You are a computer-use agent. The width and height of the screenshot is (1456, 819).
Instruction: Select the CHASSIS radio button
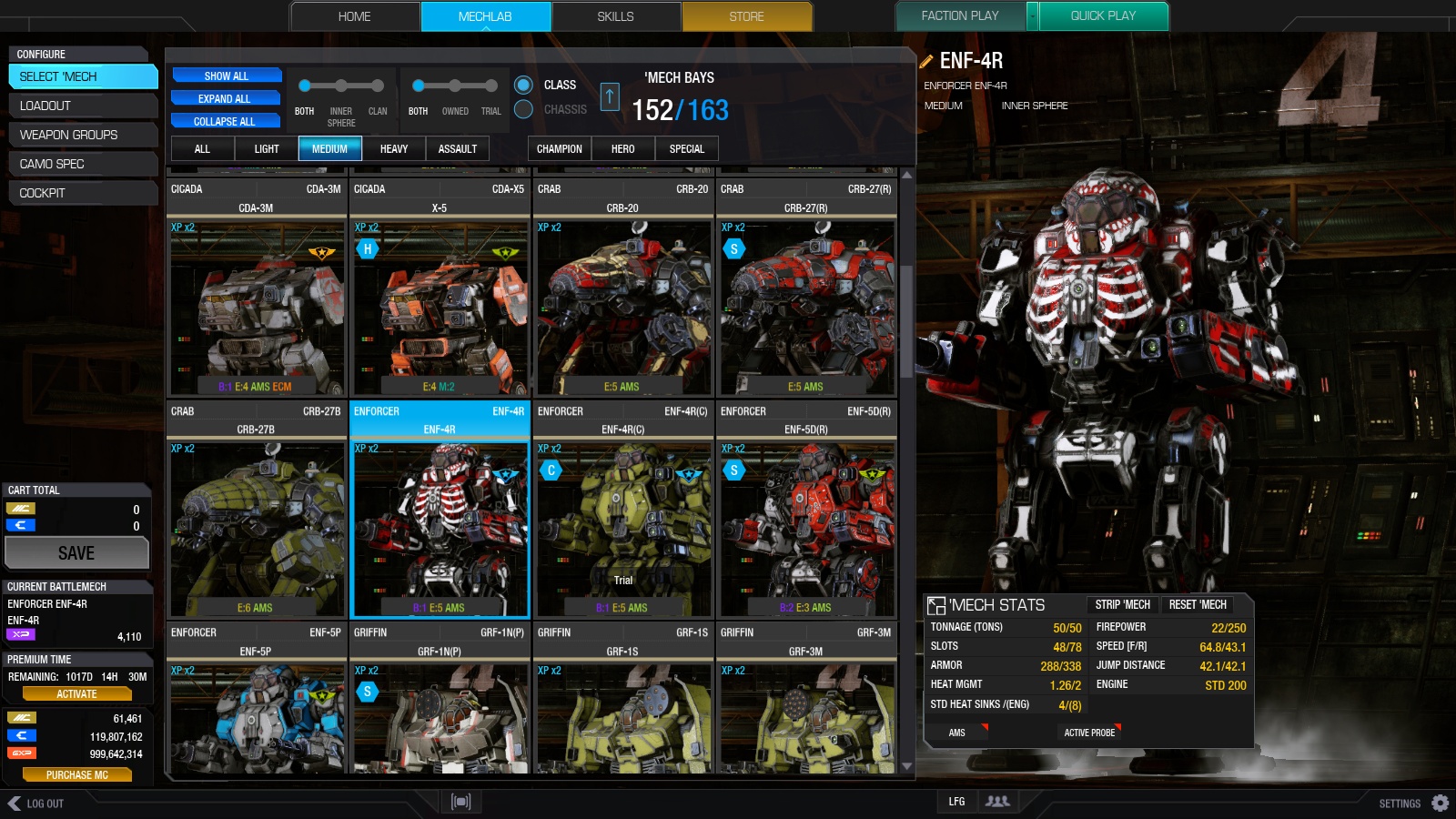pyautogui.click(x=524, y=107)
